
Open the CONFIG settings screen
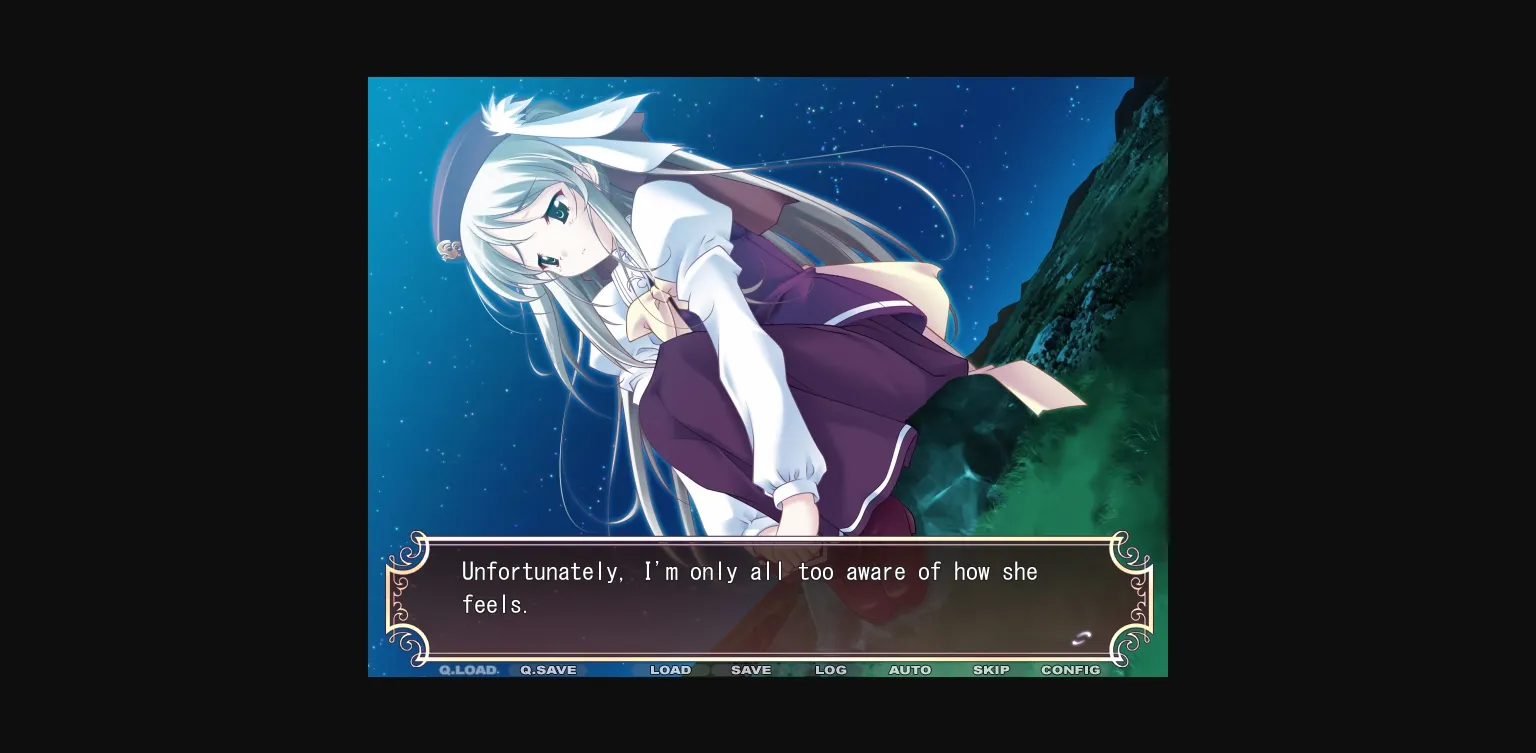[x=1070, y=670]
